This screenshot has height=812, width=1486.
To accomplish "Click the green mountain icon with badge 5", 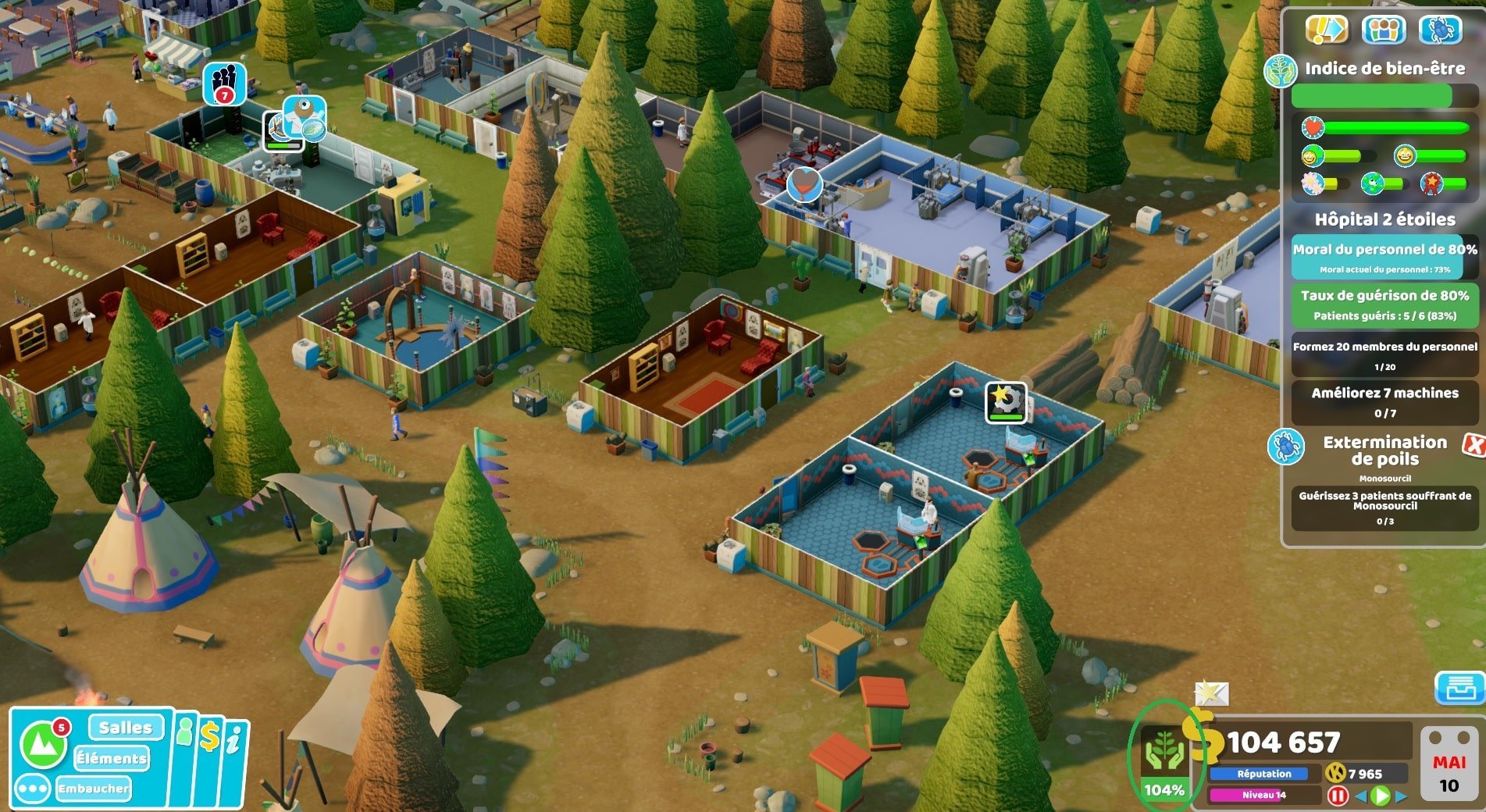I will point(43,745).
